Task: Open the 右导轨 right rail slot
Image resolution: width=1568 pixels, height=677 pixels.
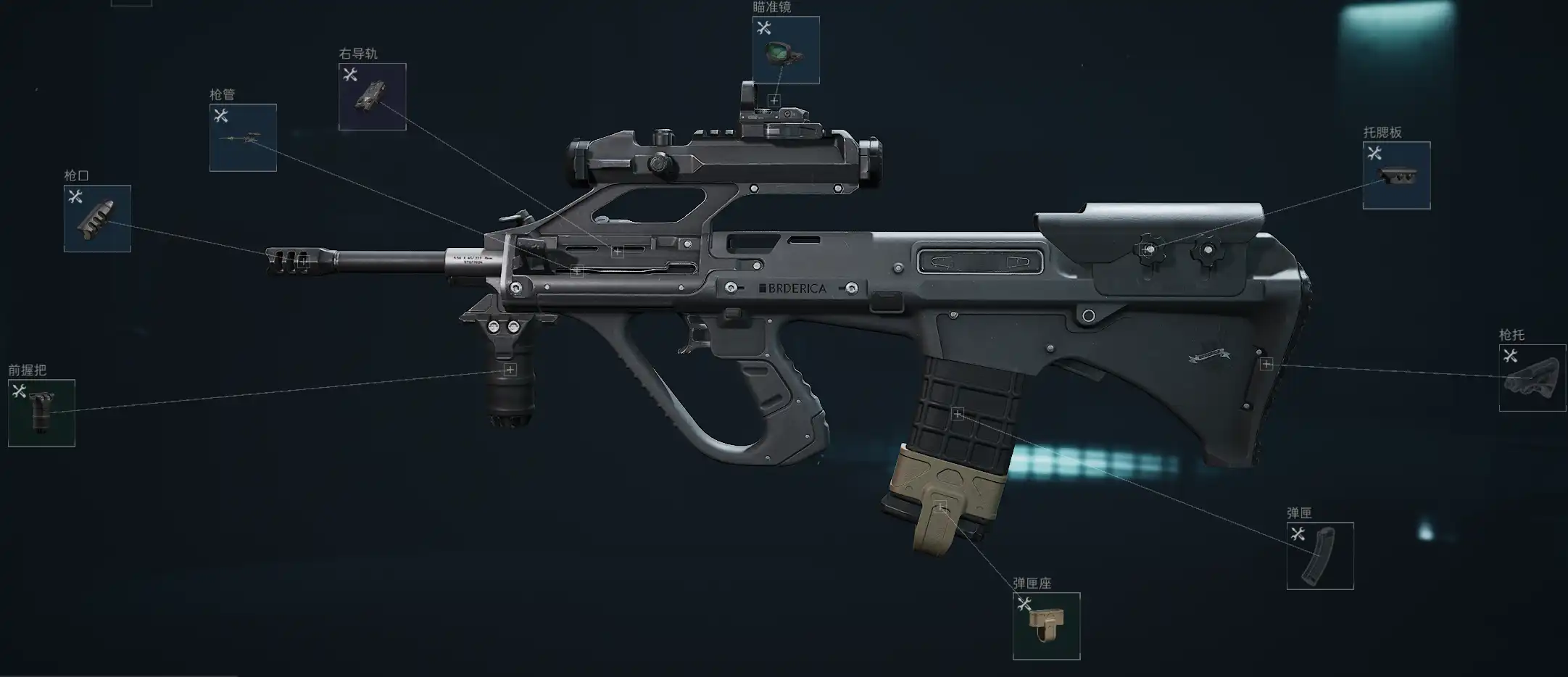Action: 372,96
